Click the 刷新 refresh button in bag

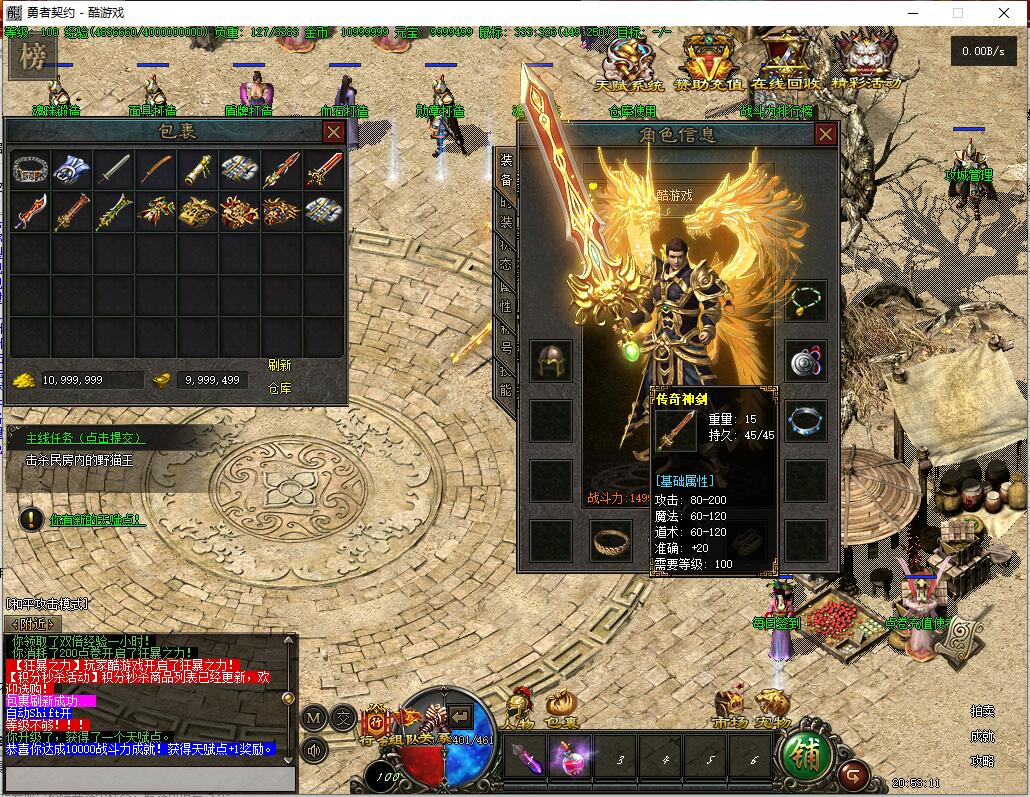279,366
